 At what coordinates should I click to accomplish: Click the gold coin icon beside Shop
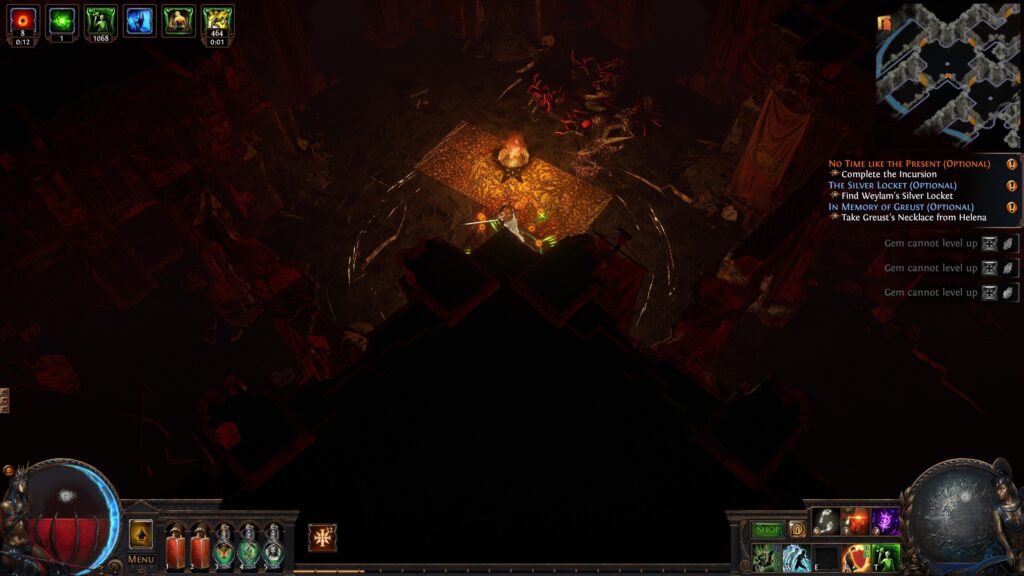(797, 529)
